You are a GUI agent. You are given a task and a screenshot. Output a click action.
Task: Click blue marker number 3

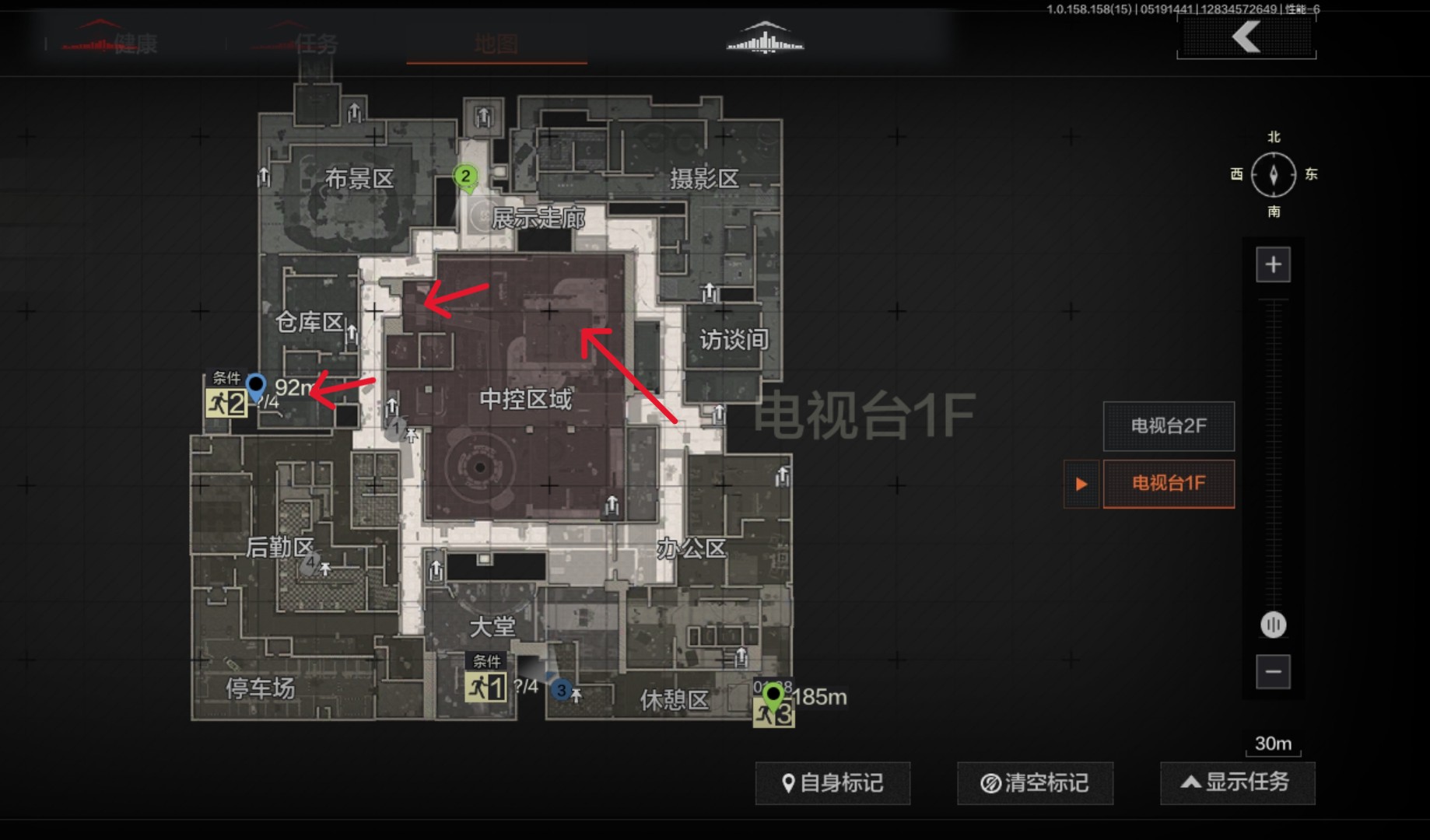point(561,690)
